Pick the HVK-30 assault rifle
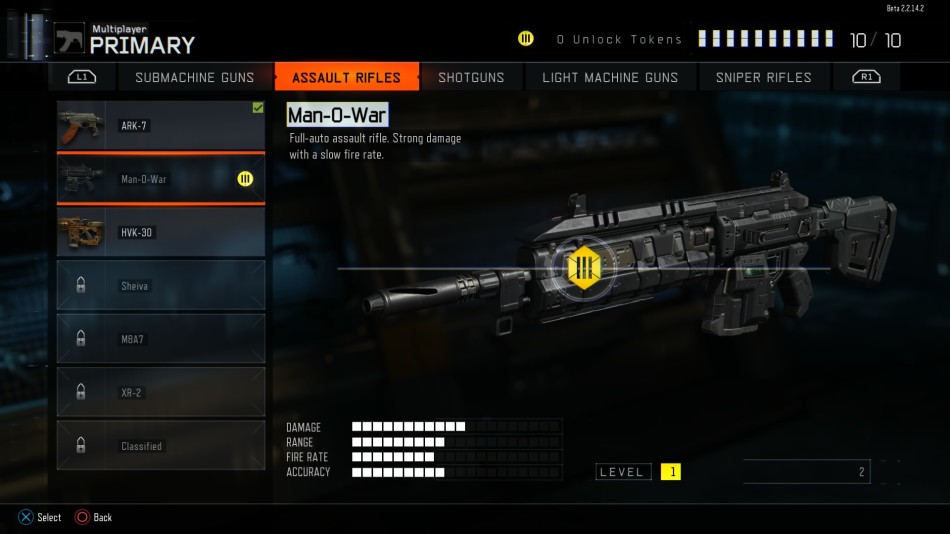 point(161,233)
